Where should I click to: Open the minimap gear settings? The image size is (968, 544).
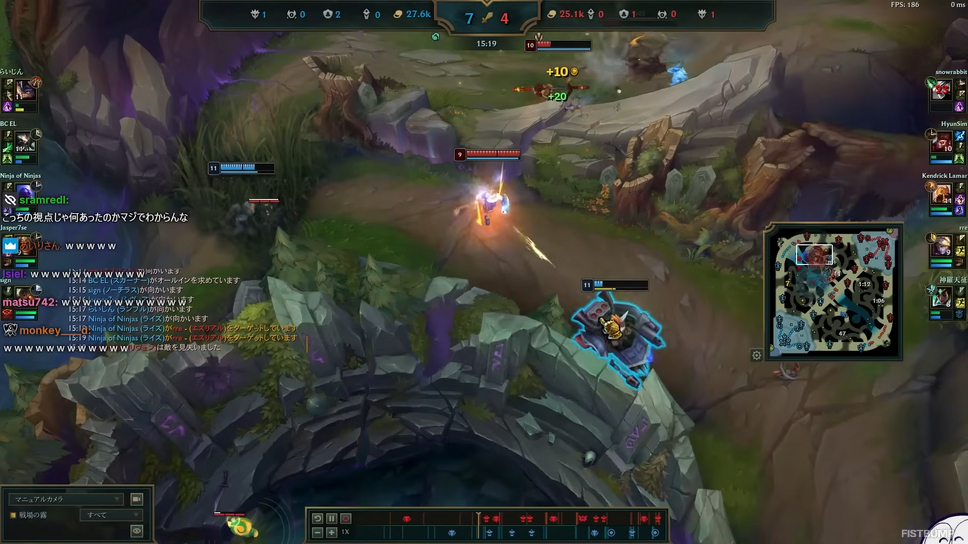click(757, 355)
